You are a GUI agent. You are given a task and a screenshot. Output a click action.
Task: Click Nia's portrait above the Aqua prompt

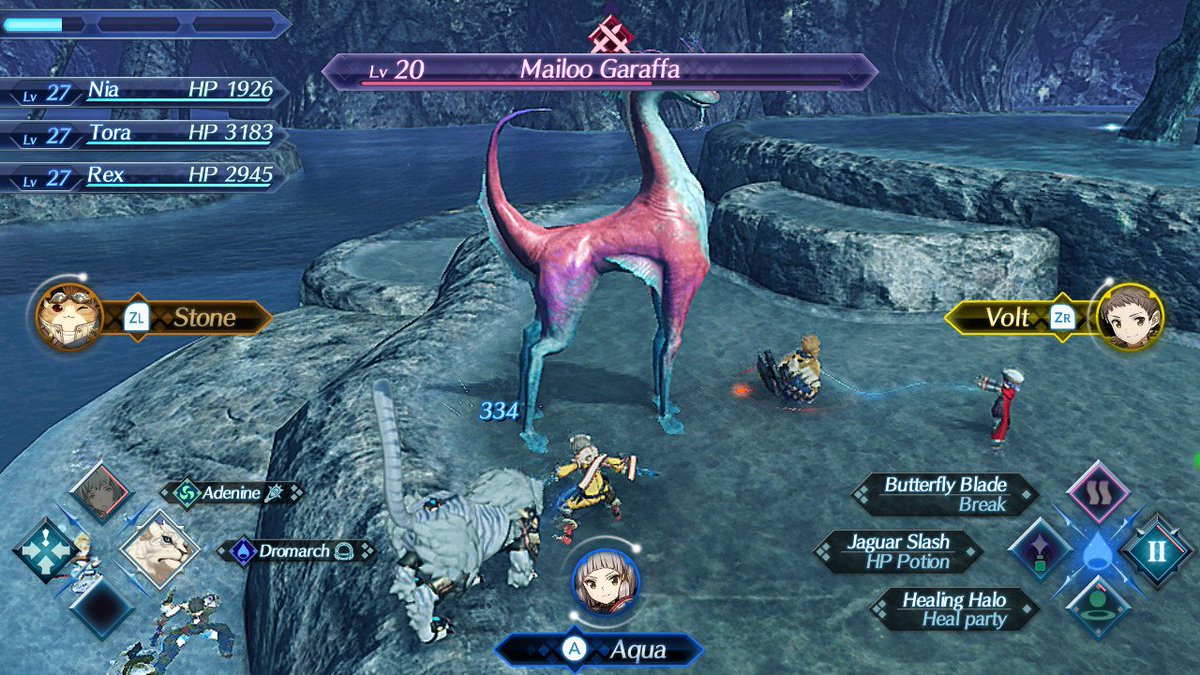pos(605,581)
